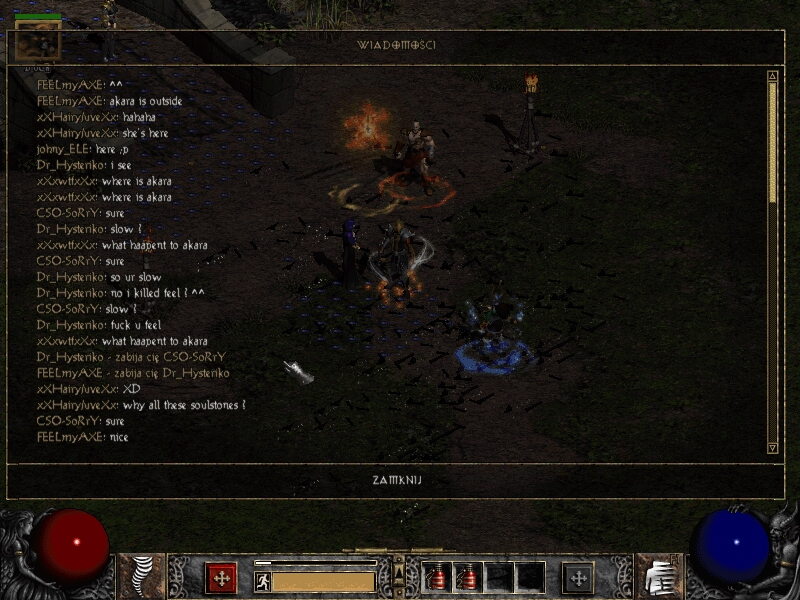The width and height of the screenshot is (800, 600).
Task: Open the right-hand skill scroll icon
Action: 658,576
